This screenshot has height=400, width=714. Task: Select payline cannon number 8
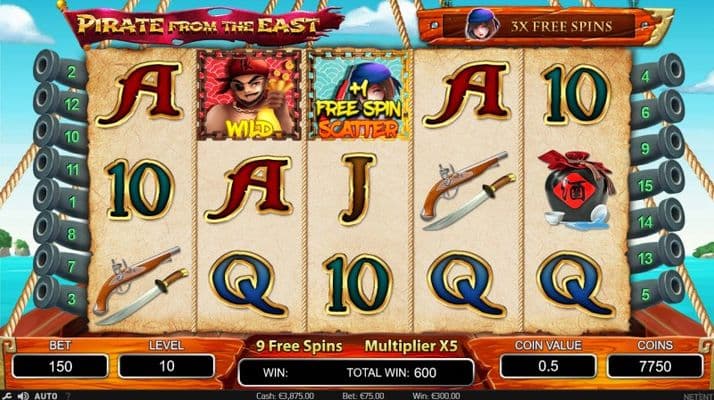click(x=62, y=231)
